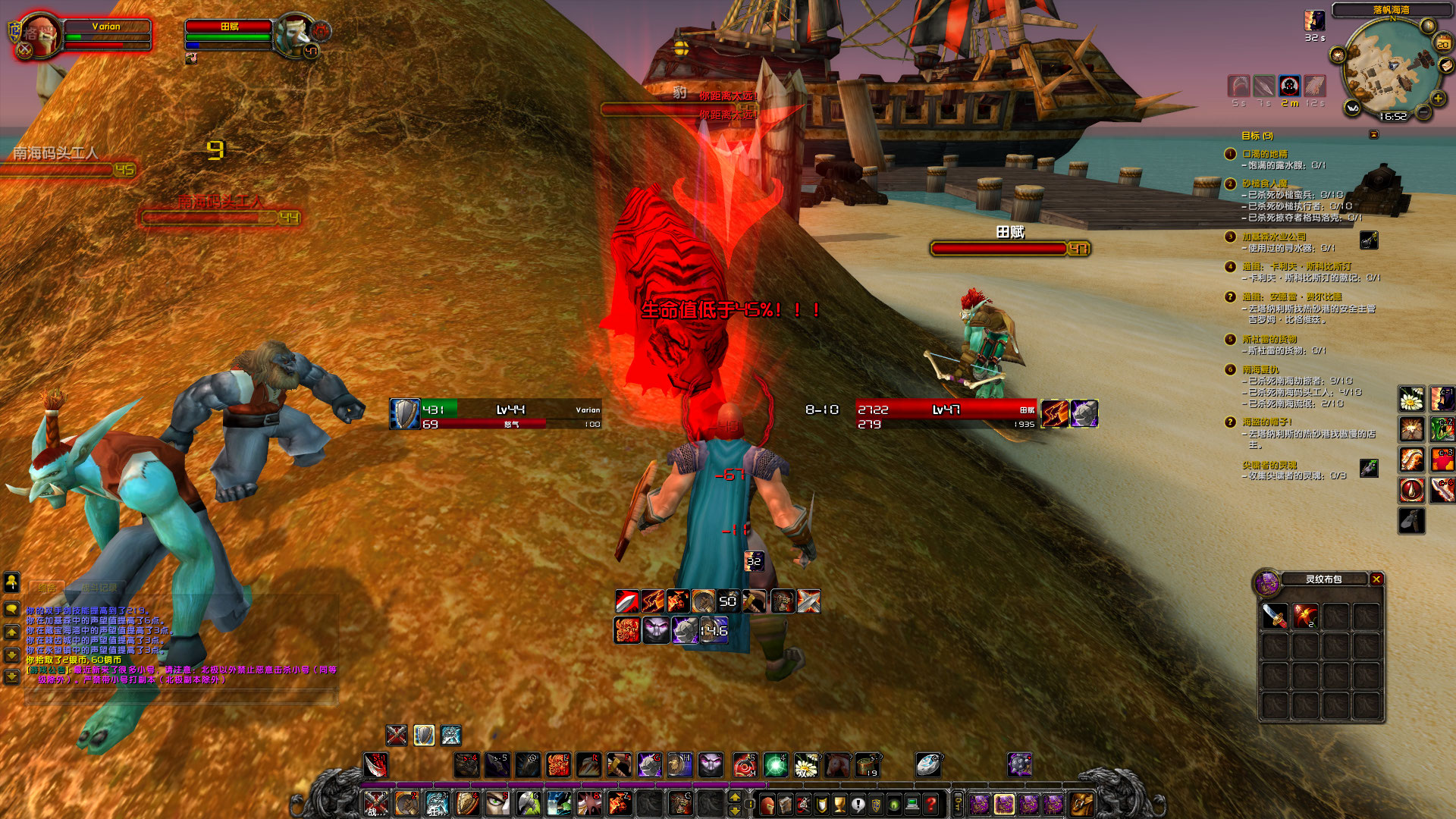The width and height of the screenshot is (1456, 819).
Task: Toggle the defensive stance shield on the stance bar
Action: click(425, 735)
